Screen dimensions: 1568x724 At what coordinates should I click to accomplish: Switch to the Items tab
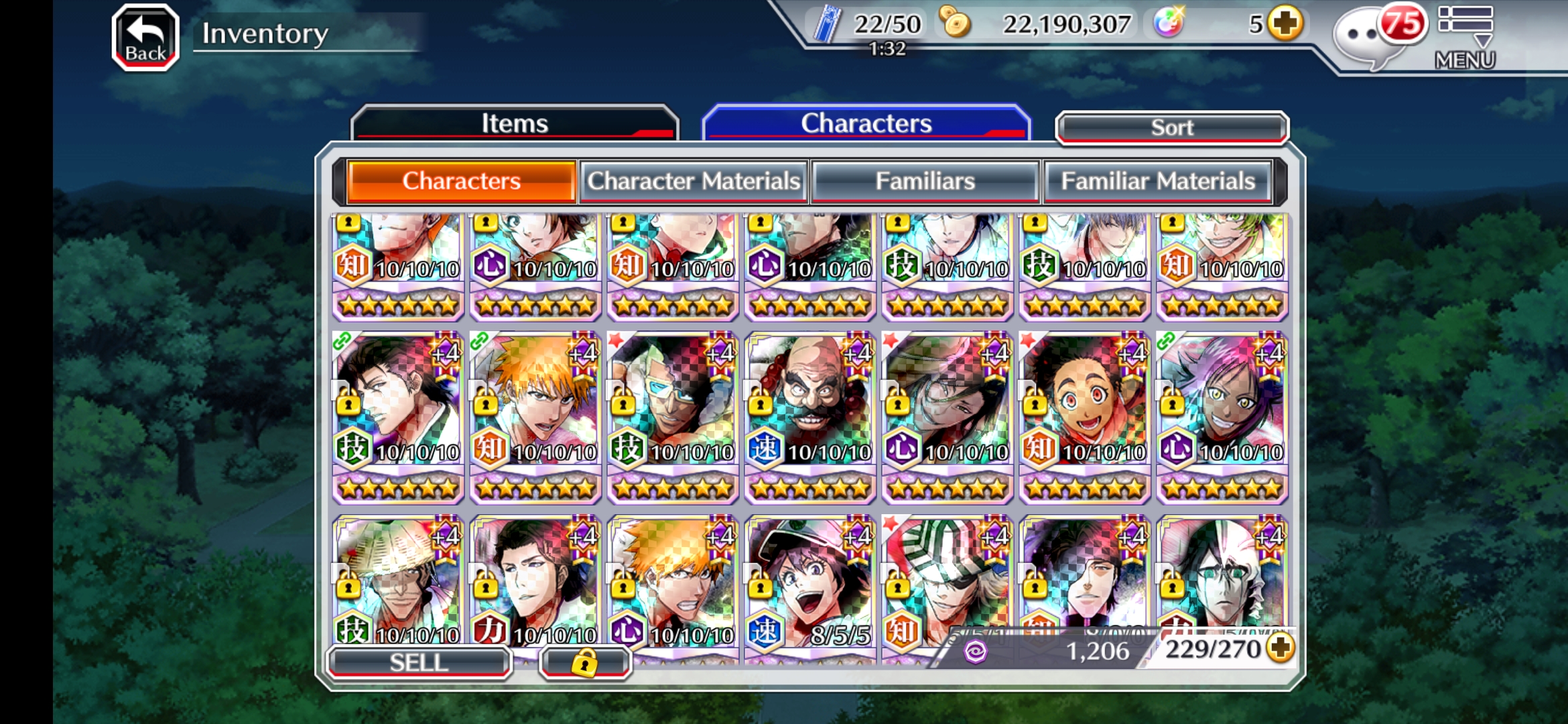click(x=515, y=123)
